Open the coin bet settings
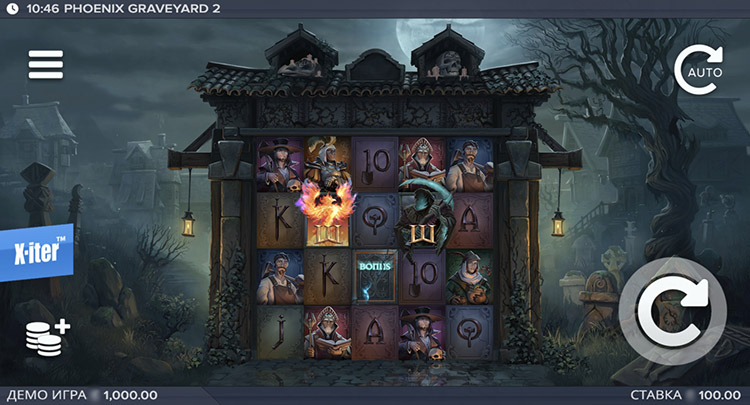750x405 pixels. click(47, 337)
